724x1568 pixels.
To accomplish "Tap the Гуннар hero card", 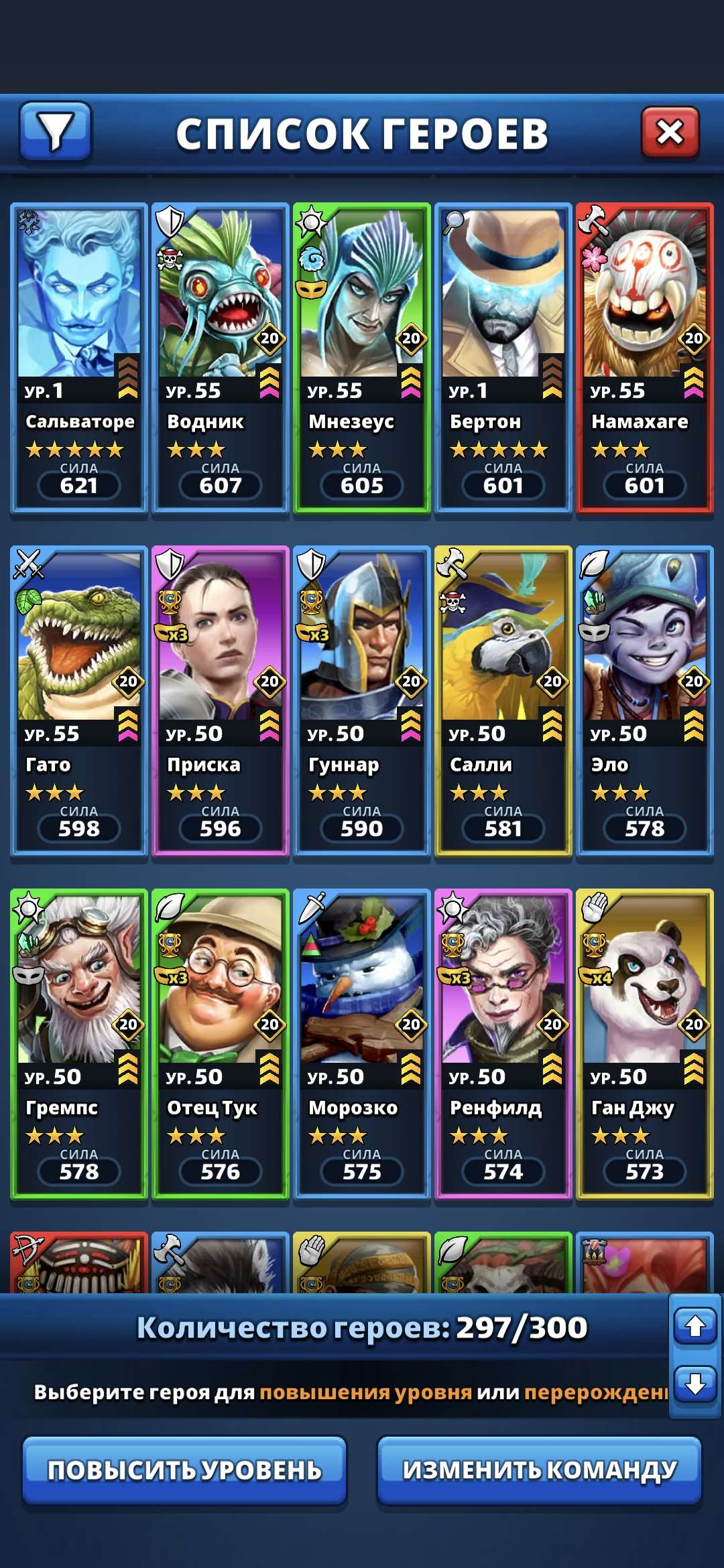I will tap(362, 701).
